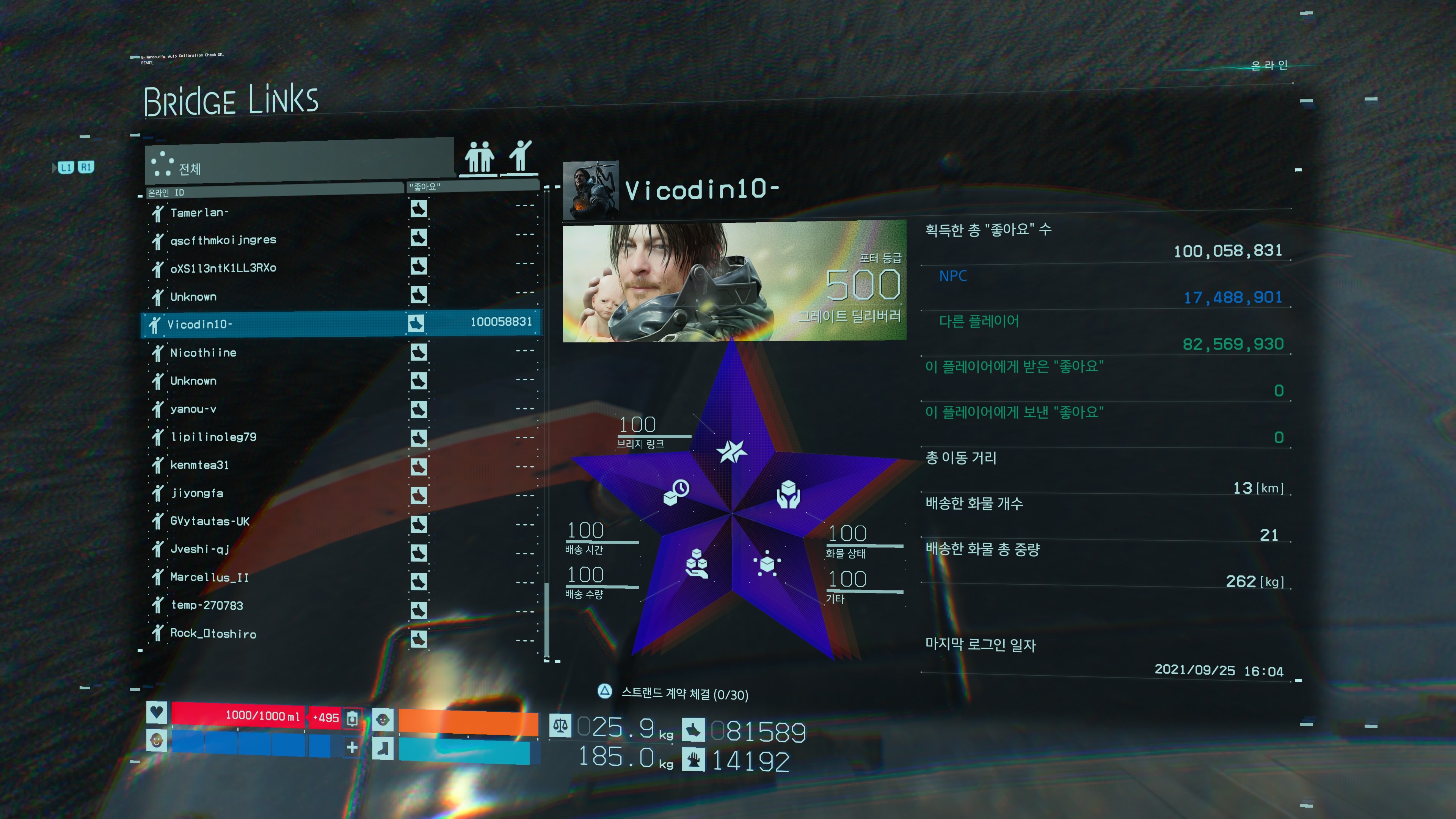Choose player lipilinoleg79
This screenshot has height=819, width=1456.
pos(213,437)
